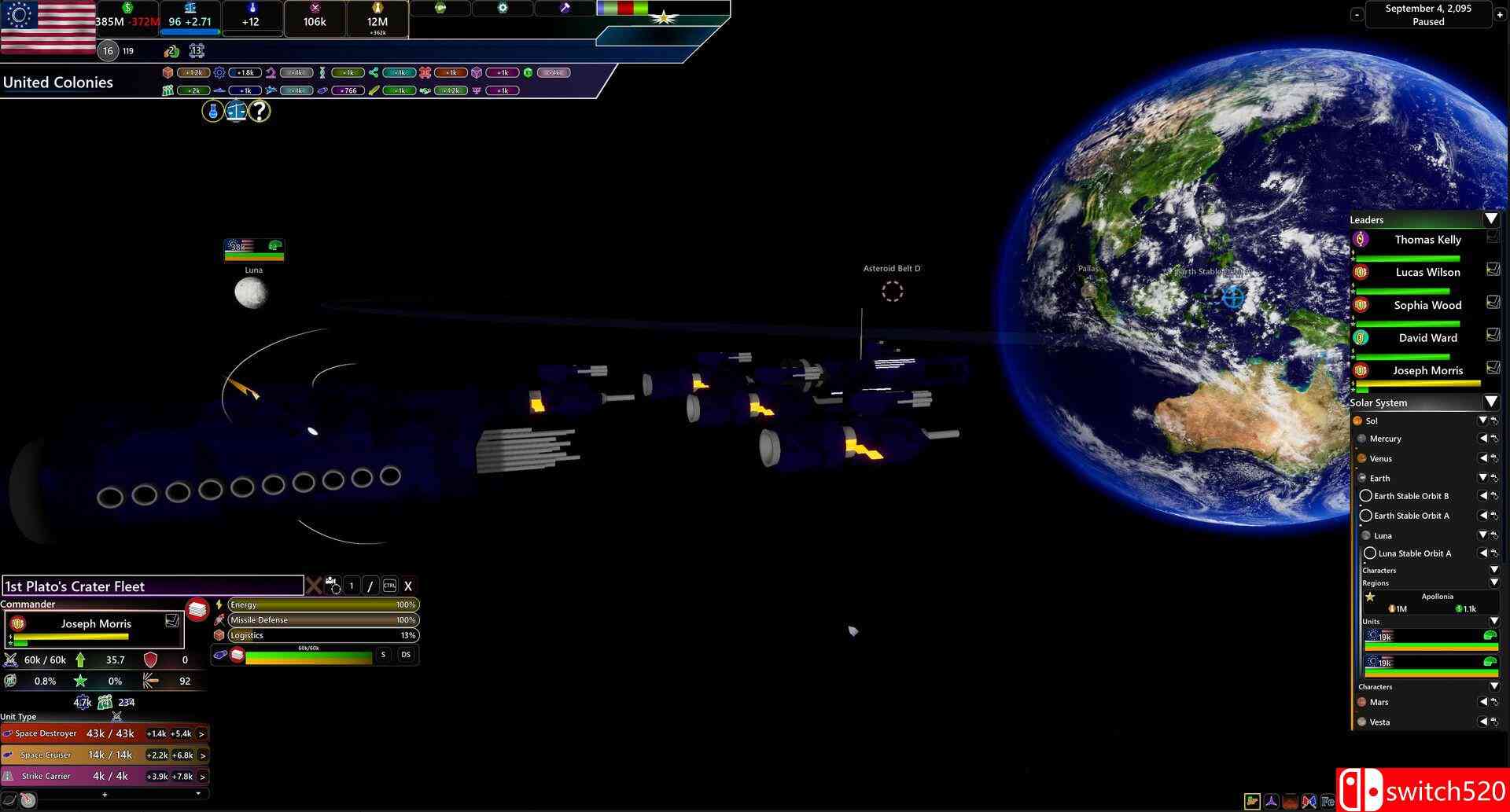
Task: Click the Logistics crate icon in fleet panel
Action: point(219,635)
